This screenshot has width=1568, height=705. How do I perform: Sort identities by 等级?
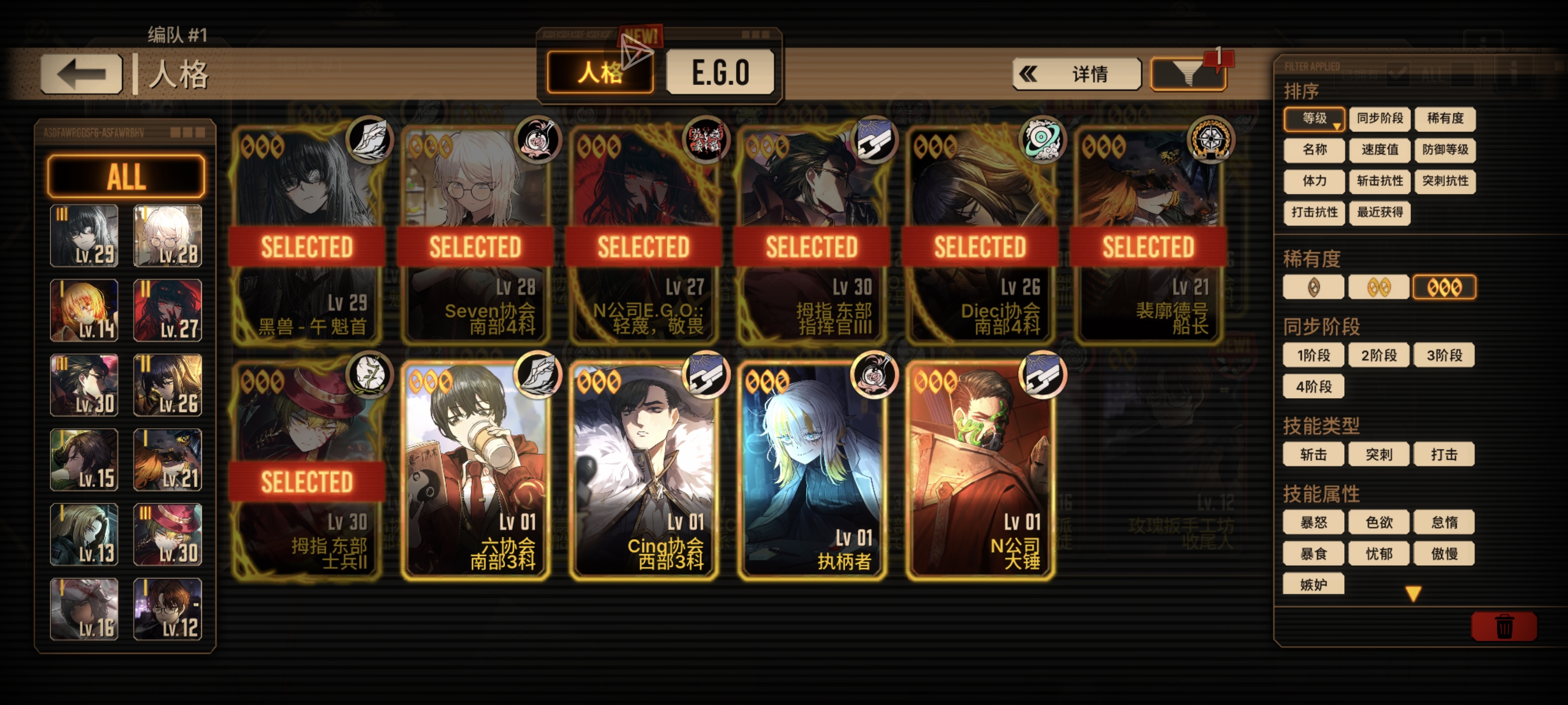point(1314,118)
